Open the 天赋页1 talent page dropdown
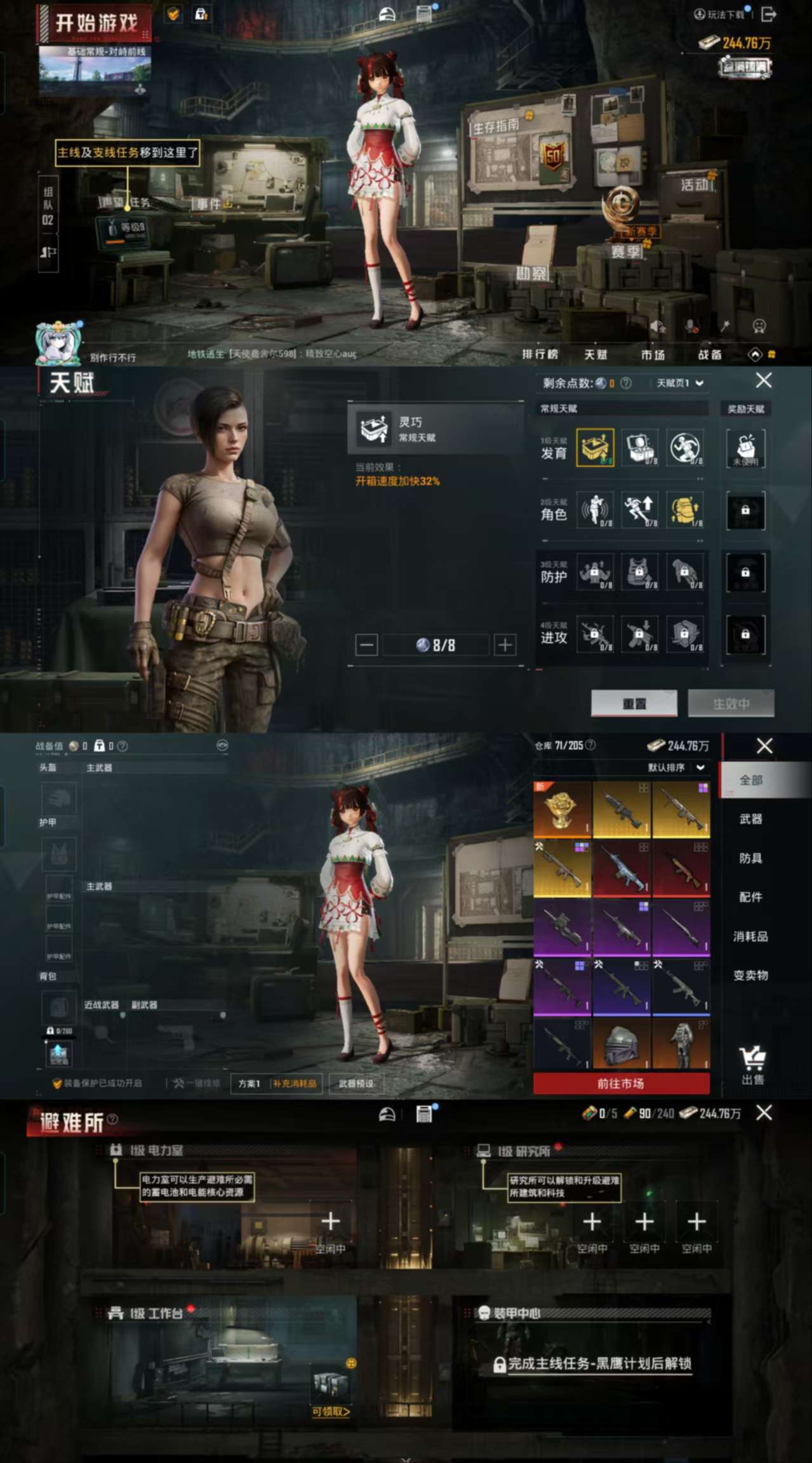 click(x=680, y=383)
